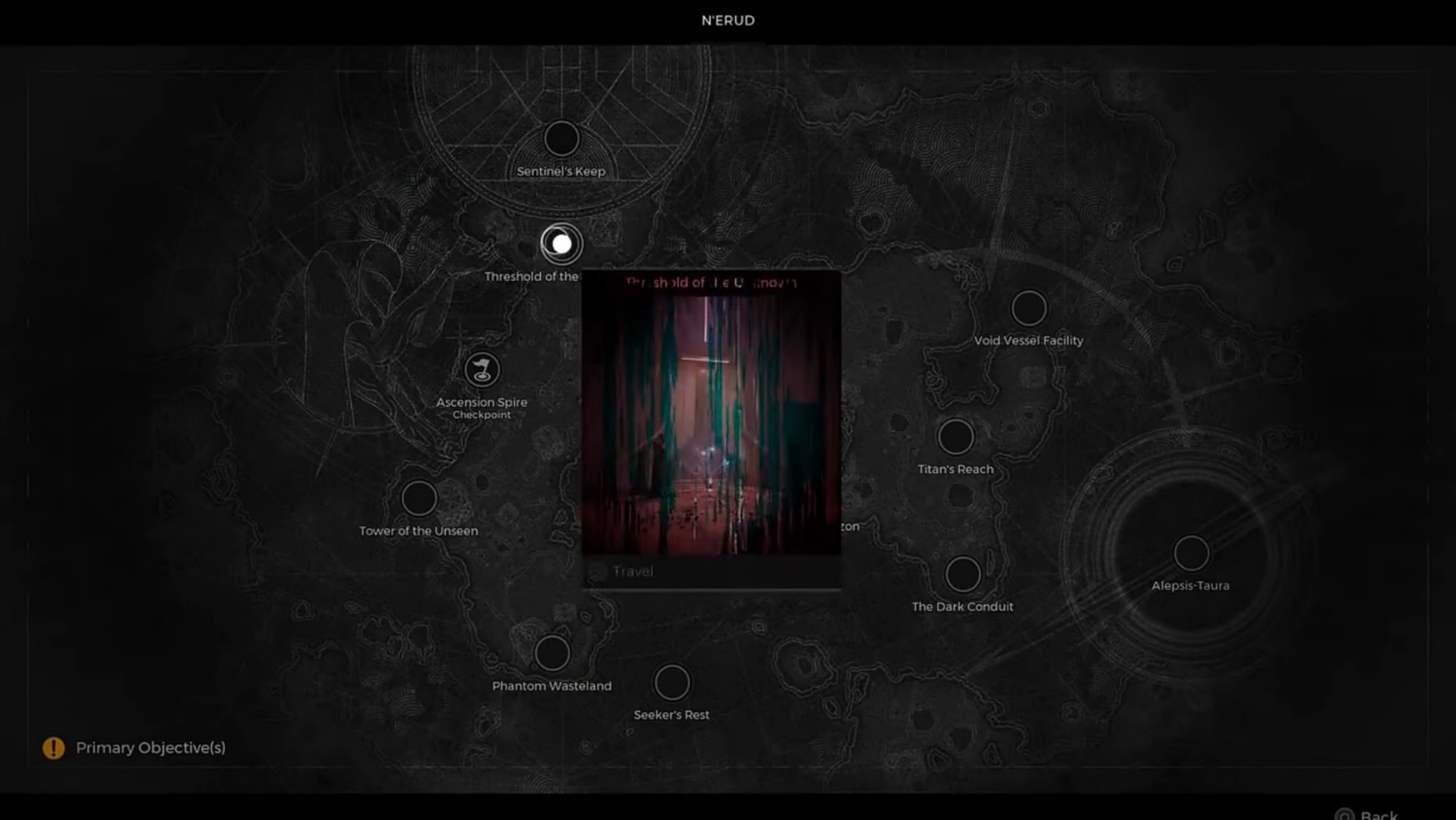Click the orange Primary Objective exclamation icon
The image size is (1456, 820).
pos(52,748)
